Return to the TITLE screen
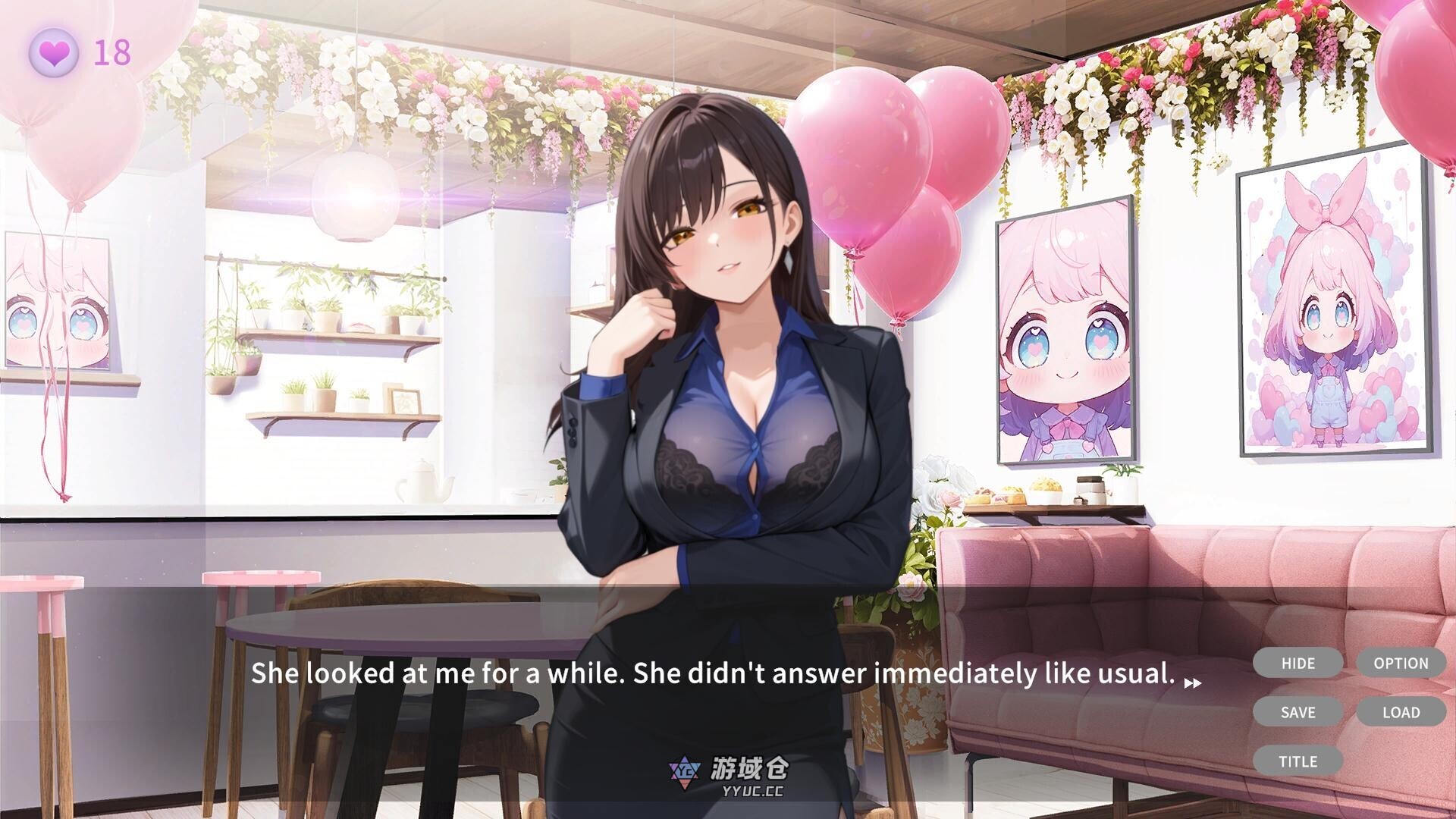 click(1298, 761)
